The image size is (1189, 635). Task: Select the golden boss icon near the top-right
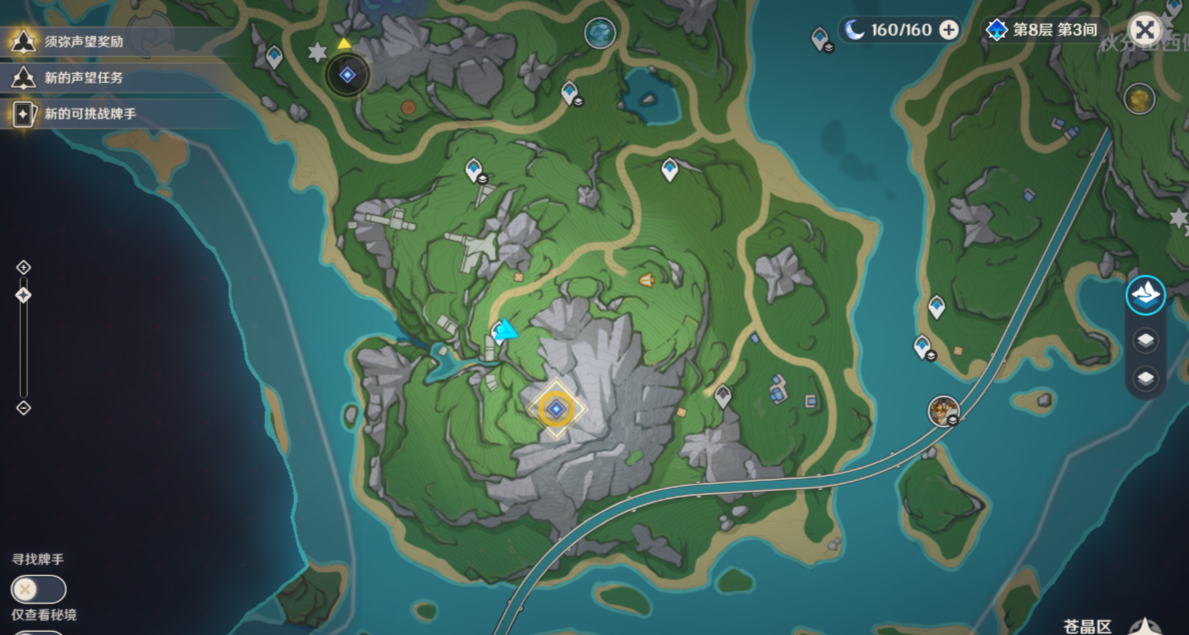[x=1139, y=98]
